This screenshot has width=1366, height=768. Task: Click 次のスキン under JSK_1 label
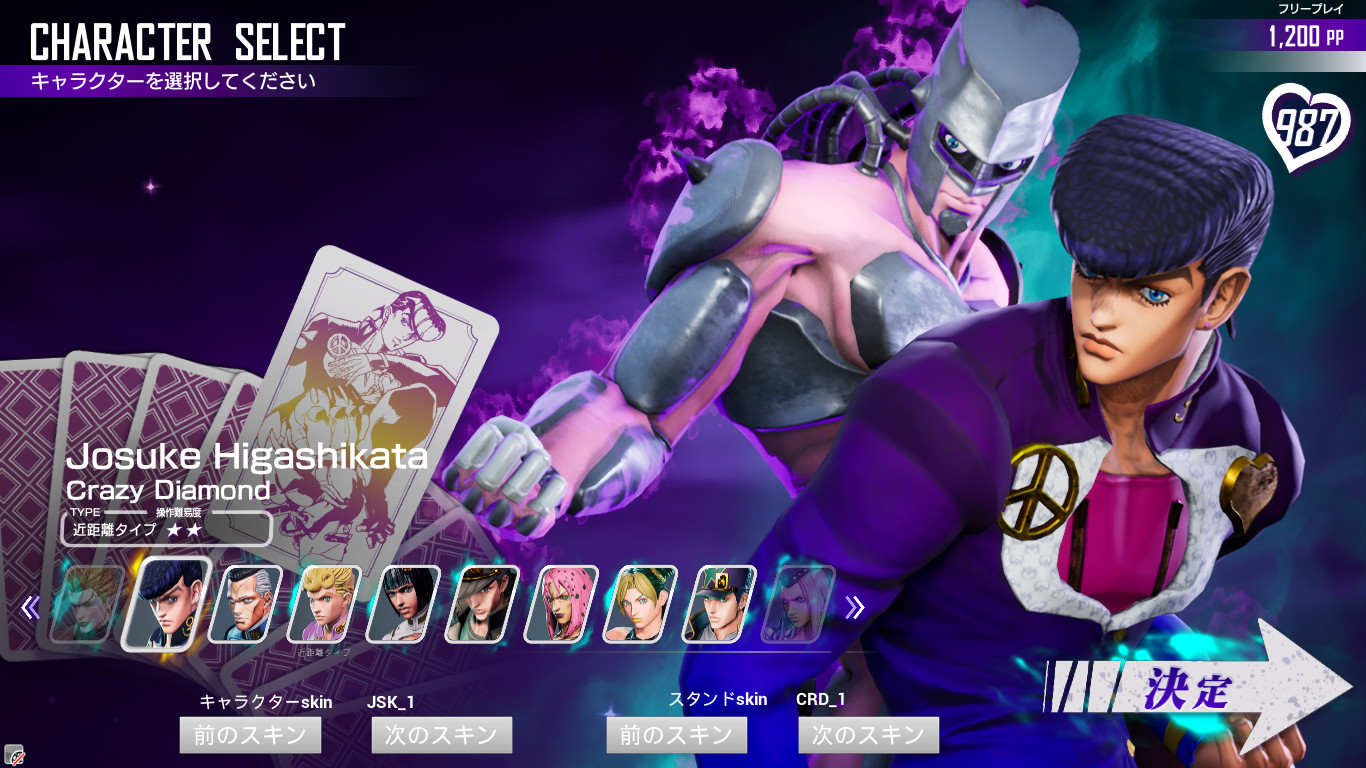tap(441, 735)
